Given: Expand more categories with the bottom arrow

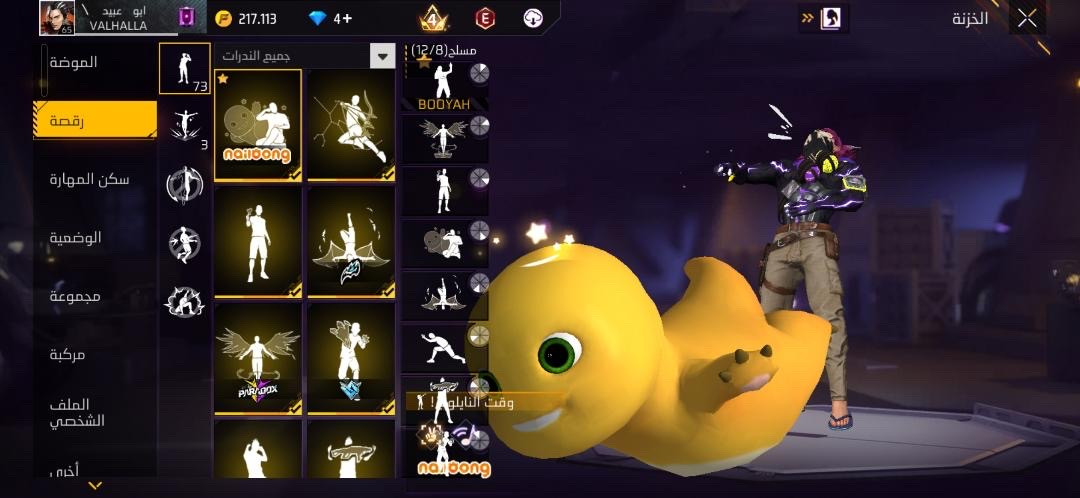Looking at the screenshot, I should [x=95, y=486].
